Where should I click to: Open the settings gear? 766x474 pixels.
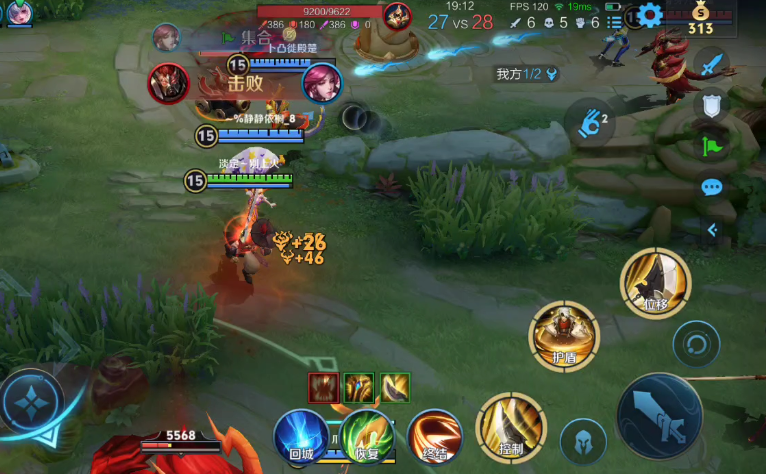click(x=651, y=15)
